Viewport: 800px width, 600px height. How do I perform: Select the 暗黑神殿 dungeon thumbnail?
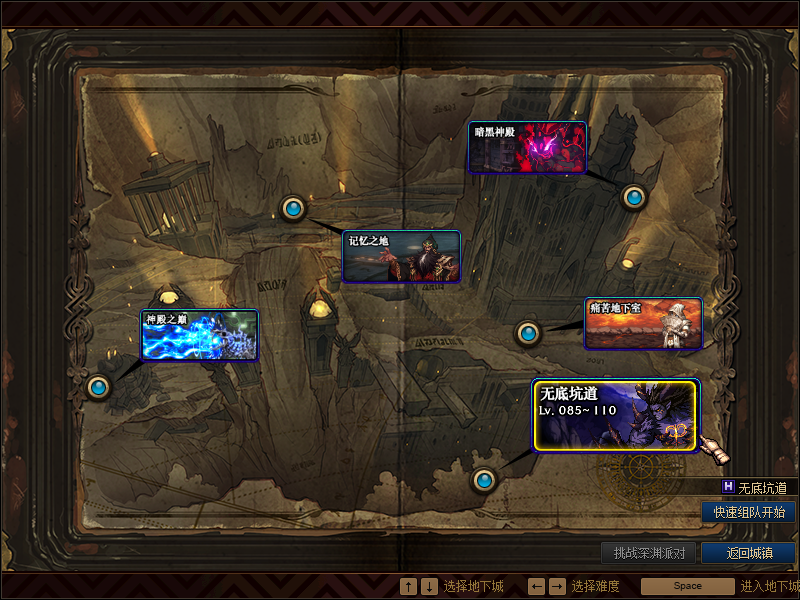coord(527,148)
